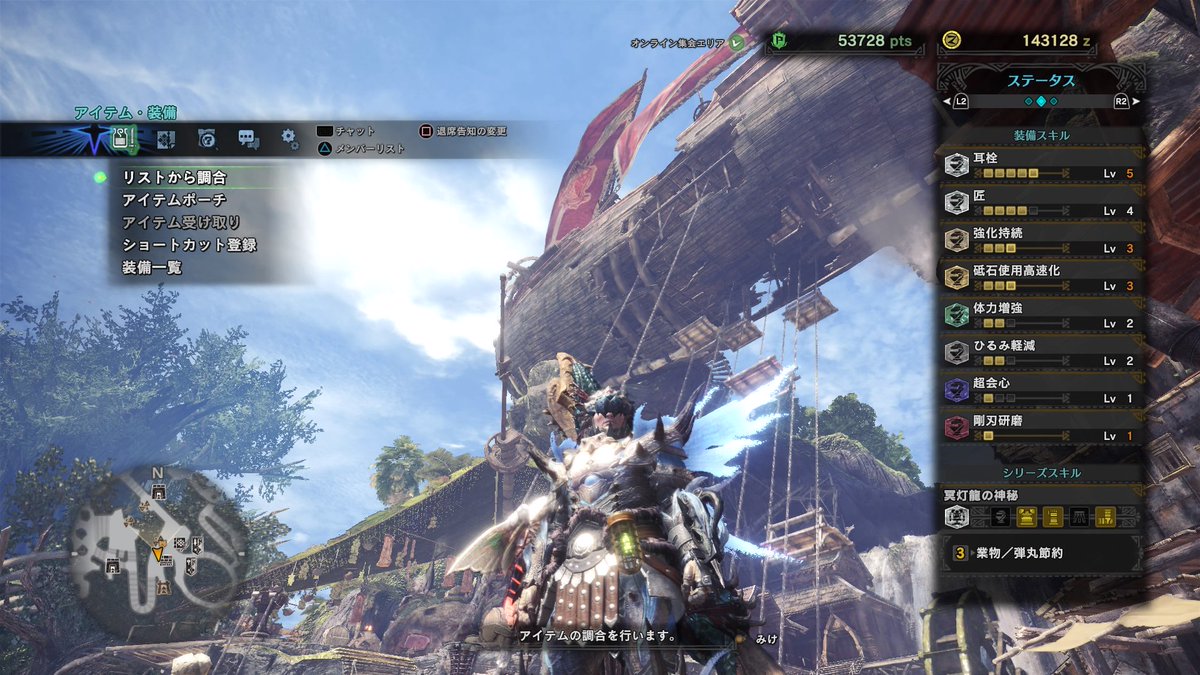
Task: Choose the 強化持続 skill entry
Action: pos(1041,240)
